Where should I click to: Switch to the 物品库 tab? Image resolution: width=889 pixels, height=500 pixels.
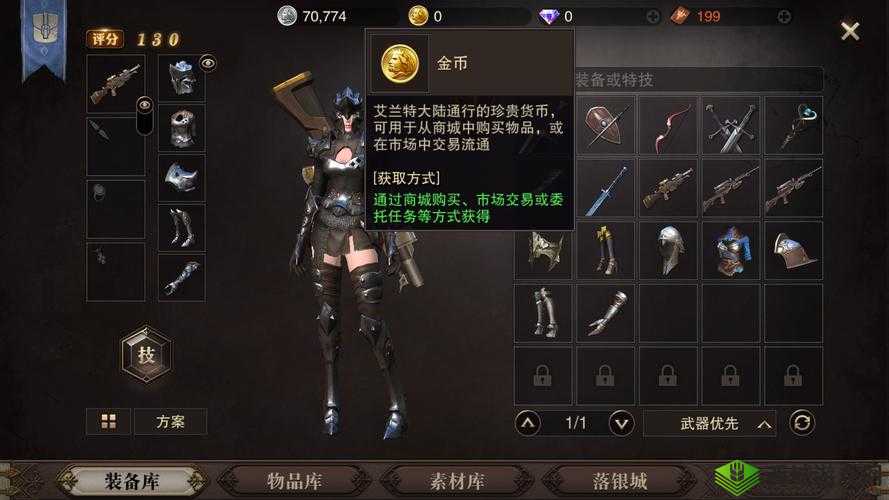tap(299, 481)
